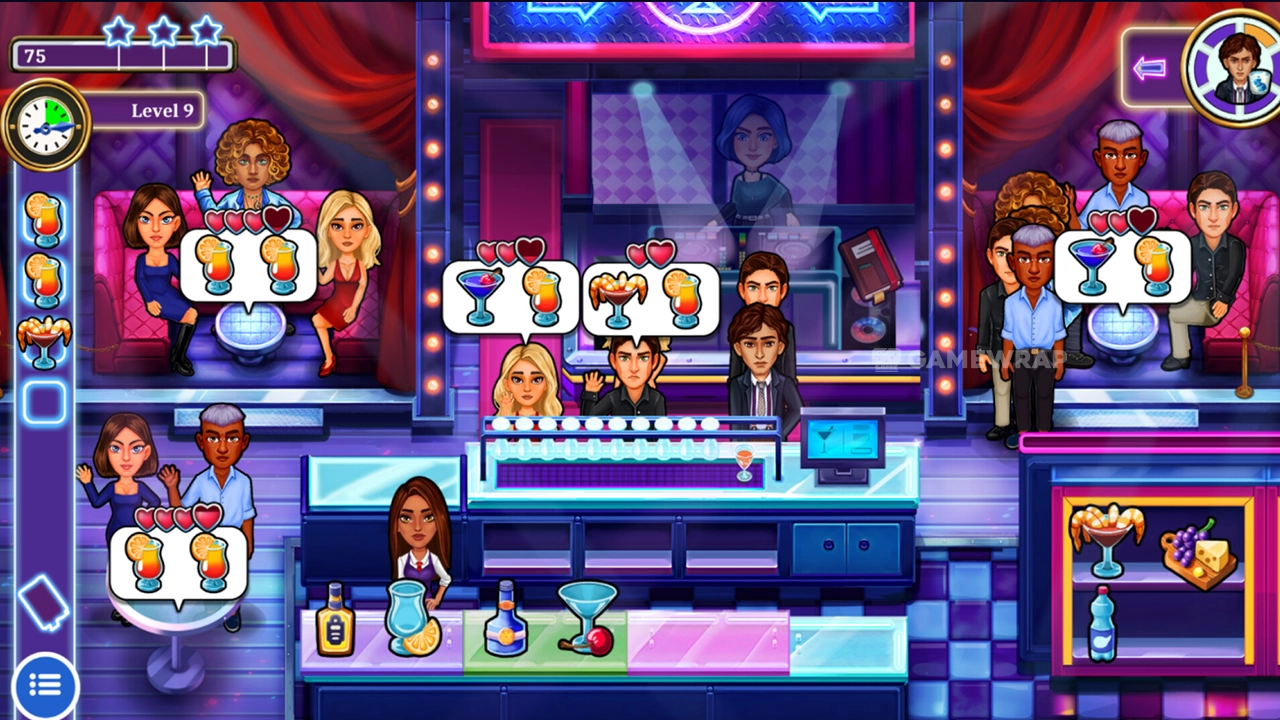Open the round list menu button
1280x720 pixels.
(x=45, y=685)
